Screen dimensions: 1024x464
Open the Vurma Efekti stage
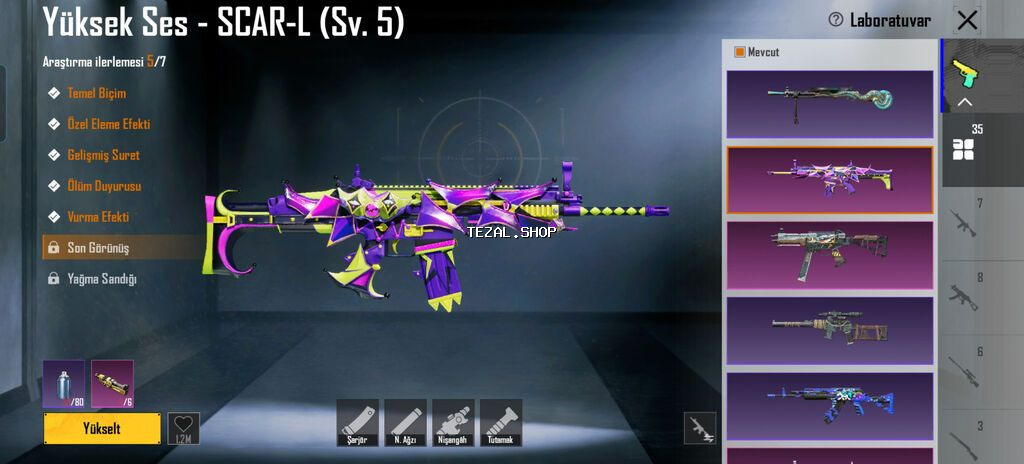(98, 217)
